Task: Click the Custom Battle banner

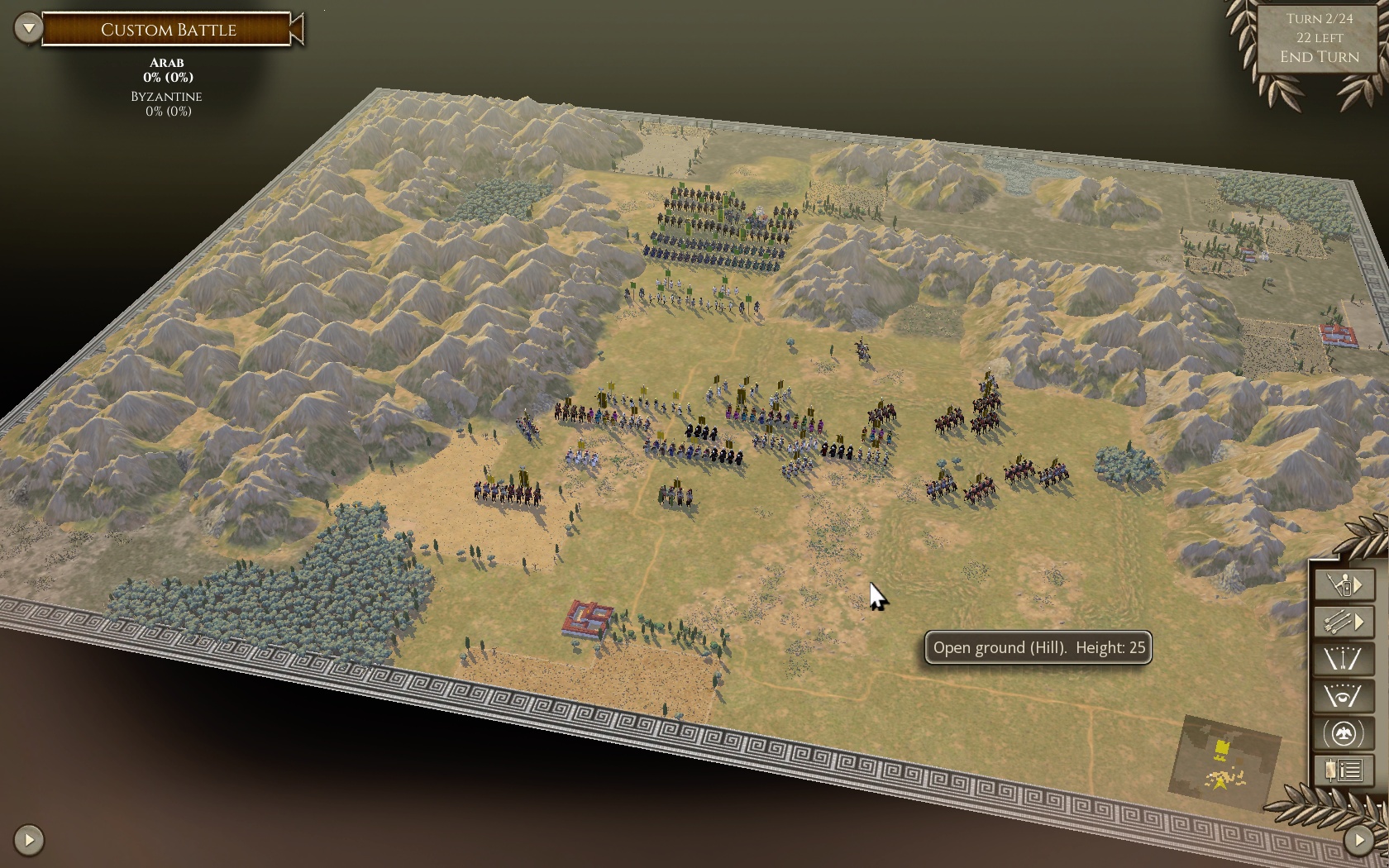Action: 168,27
